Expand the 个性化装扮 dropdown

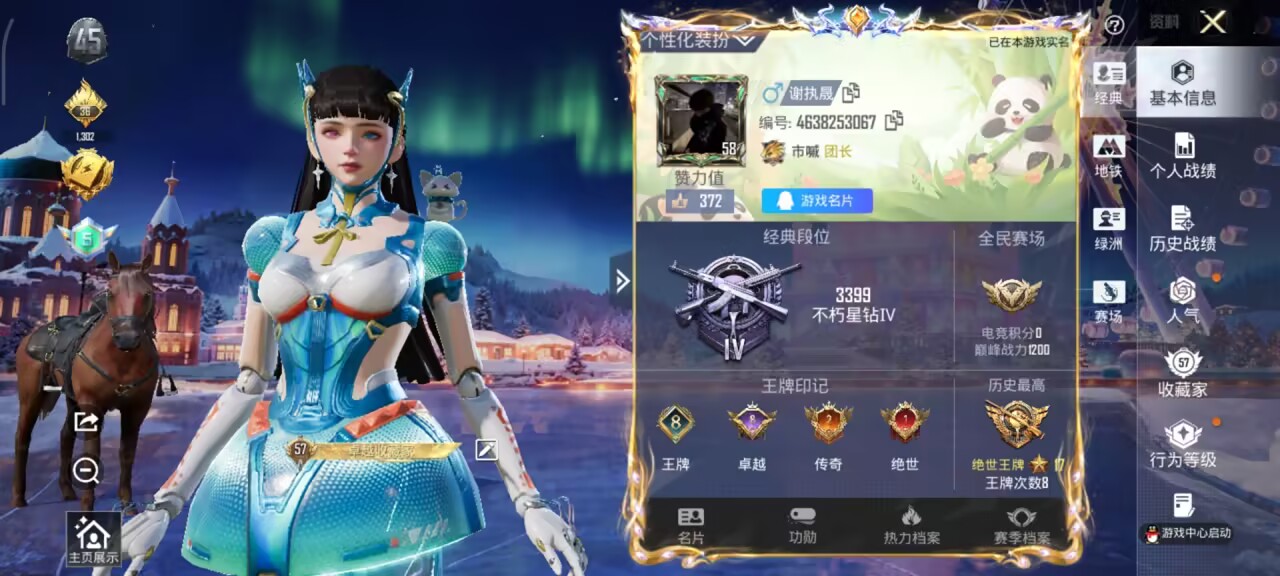pos(698,41)
